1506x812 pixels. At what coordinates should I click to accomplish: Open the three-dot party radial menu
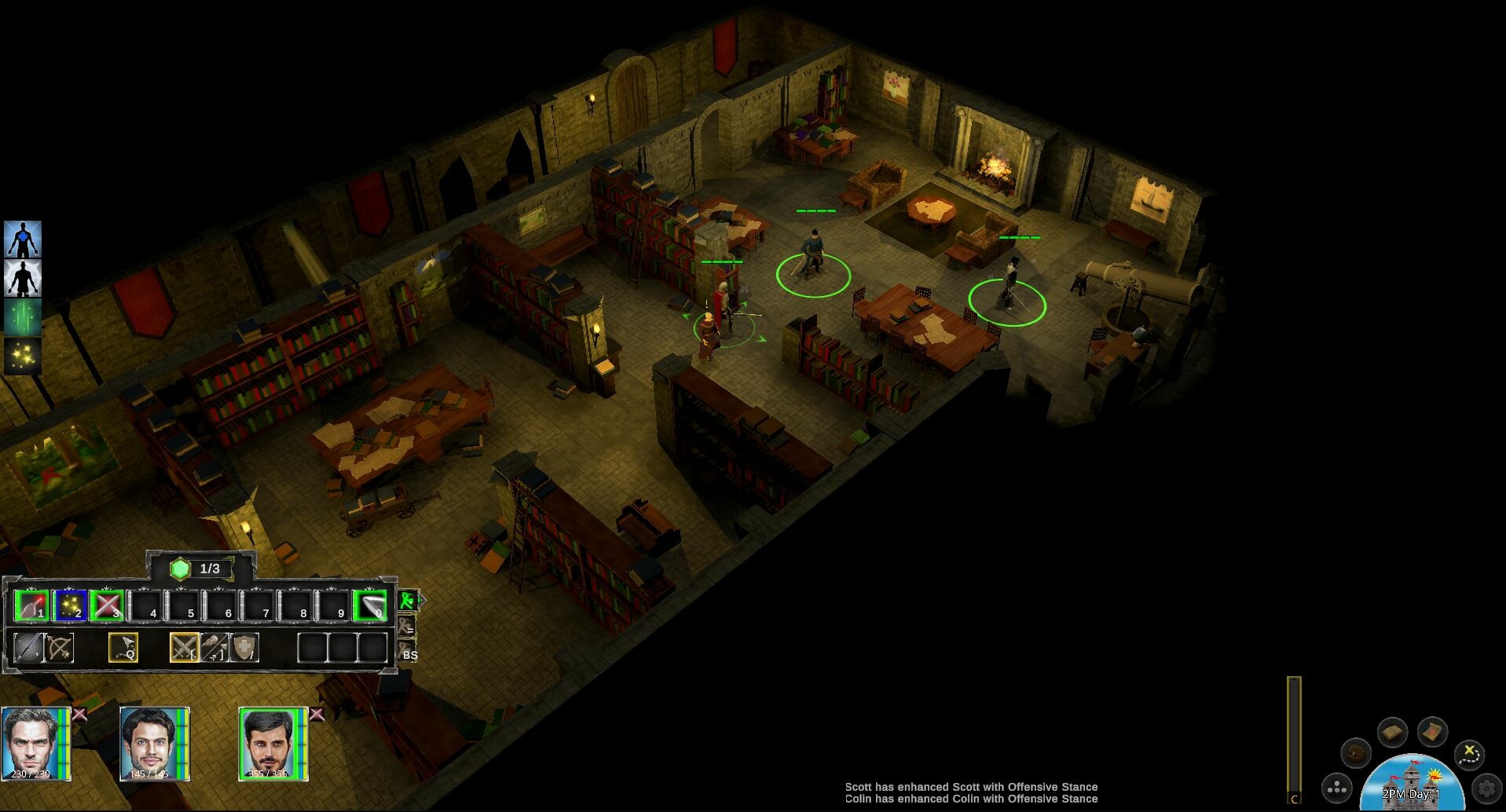pyautogui.click(x=1337, y=788)
